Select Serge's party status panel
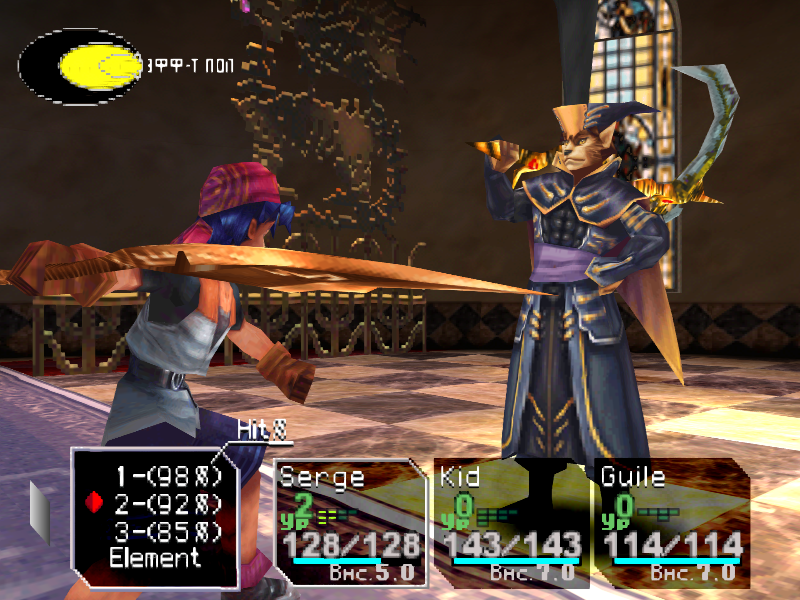The image size is (800, 600). coord(350,522)
